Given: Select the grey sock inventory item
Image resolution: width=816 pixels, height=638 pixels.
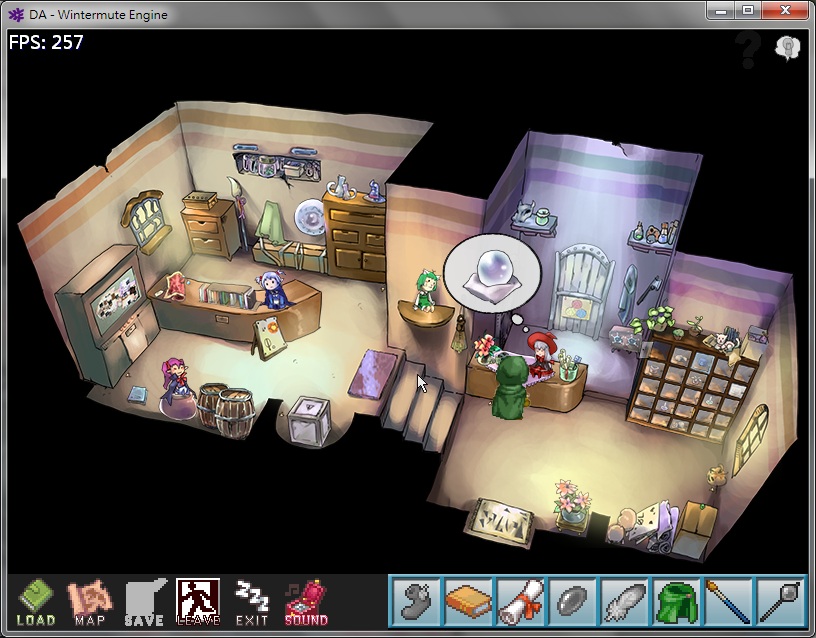Looking at the screenshot, I should [415, 601].
